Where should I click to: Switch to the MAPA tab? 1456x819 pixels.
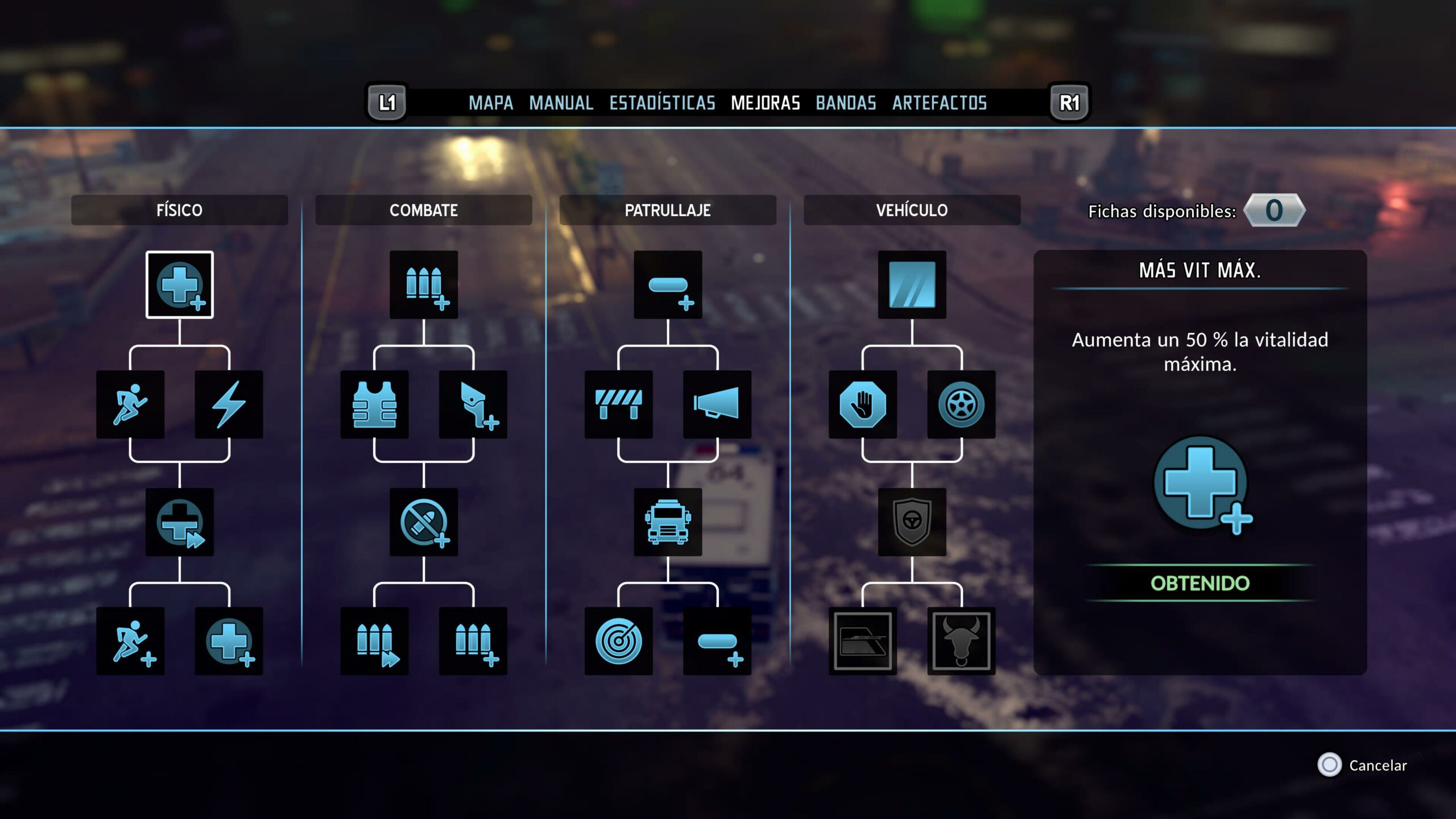[x=490, y=103]
